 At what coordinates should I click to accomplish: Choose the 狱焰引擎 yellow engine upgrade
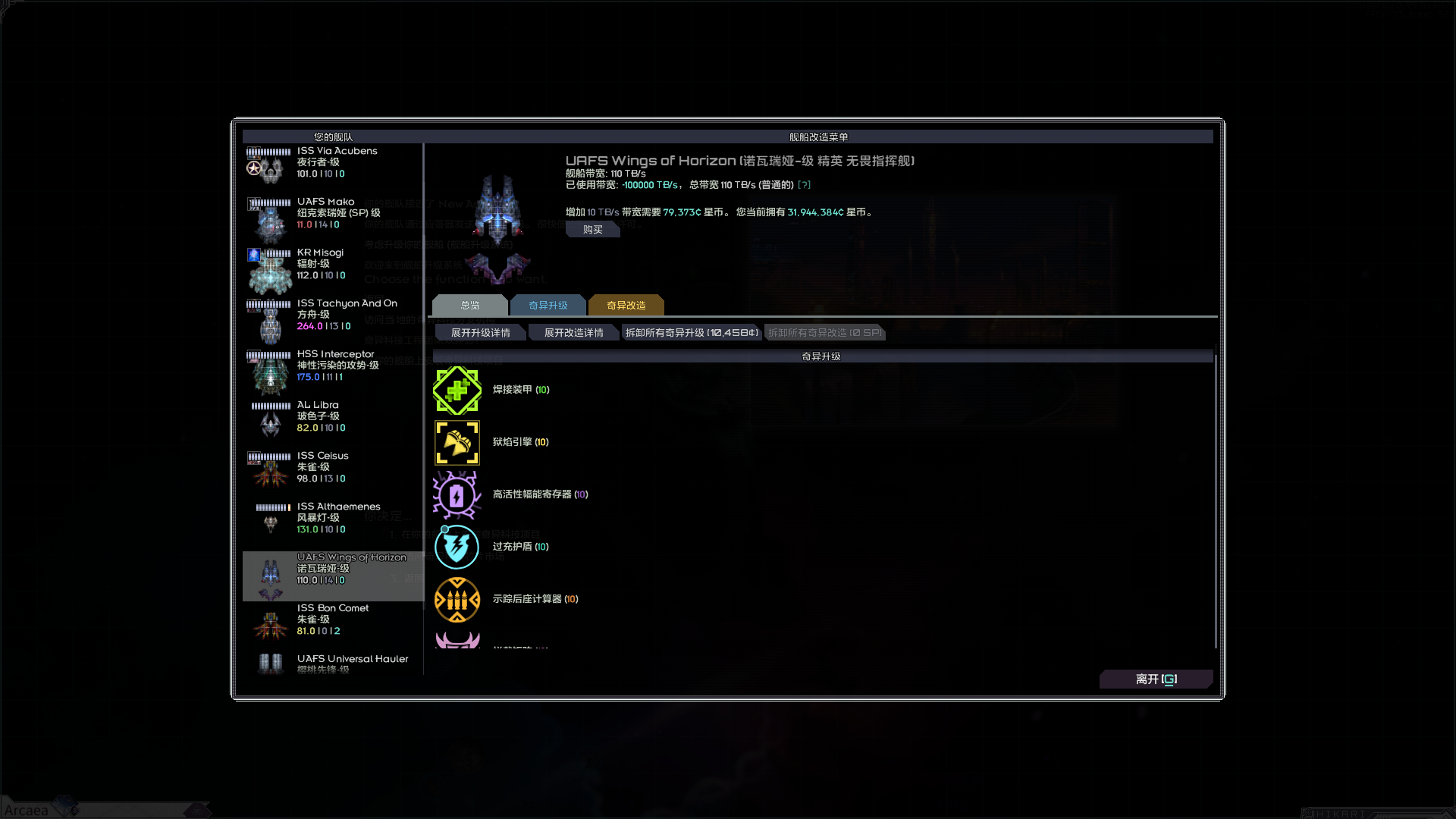[457, 443]
